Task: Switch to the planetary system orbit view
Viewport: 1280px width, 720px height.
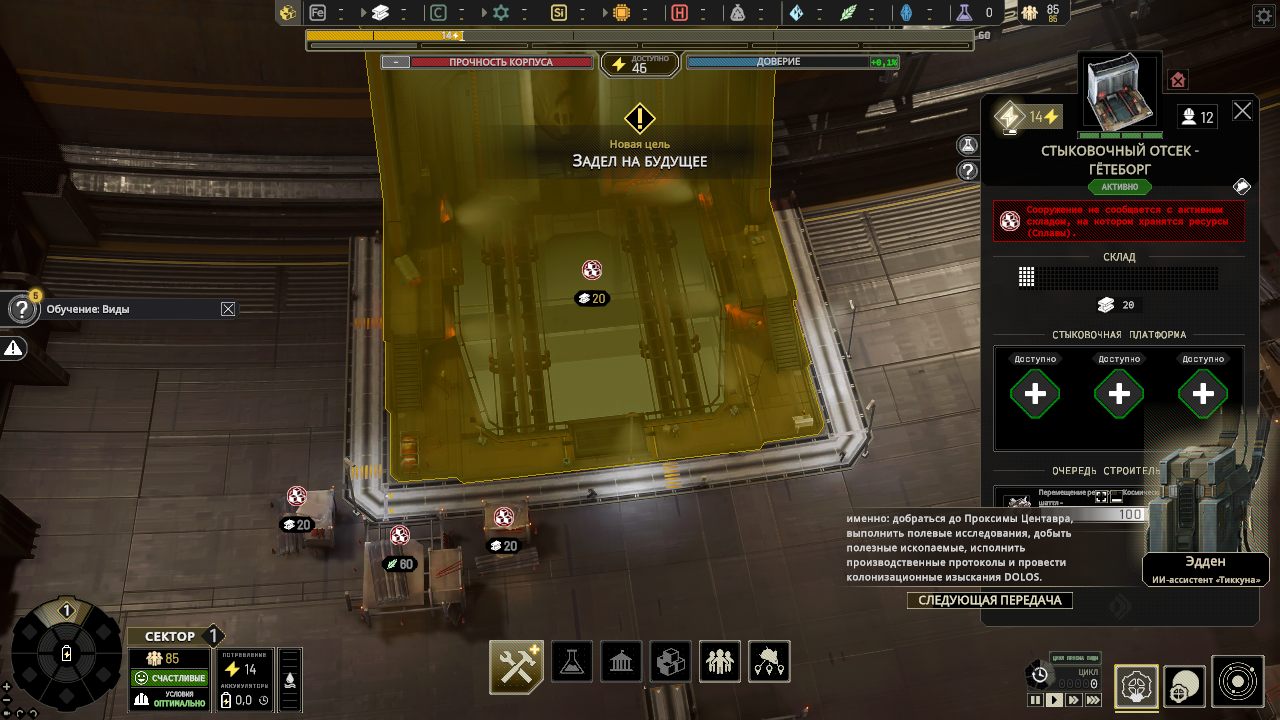Action: (1238, 682)
